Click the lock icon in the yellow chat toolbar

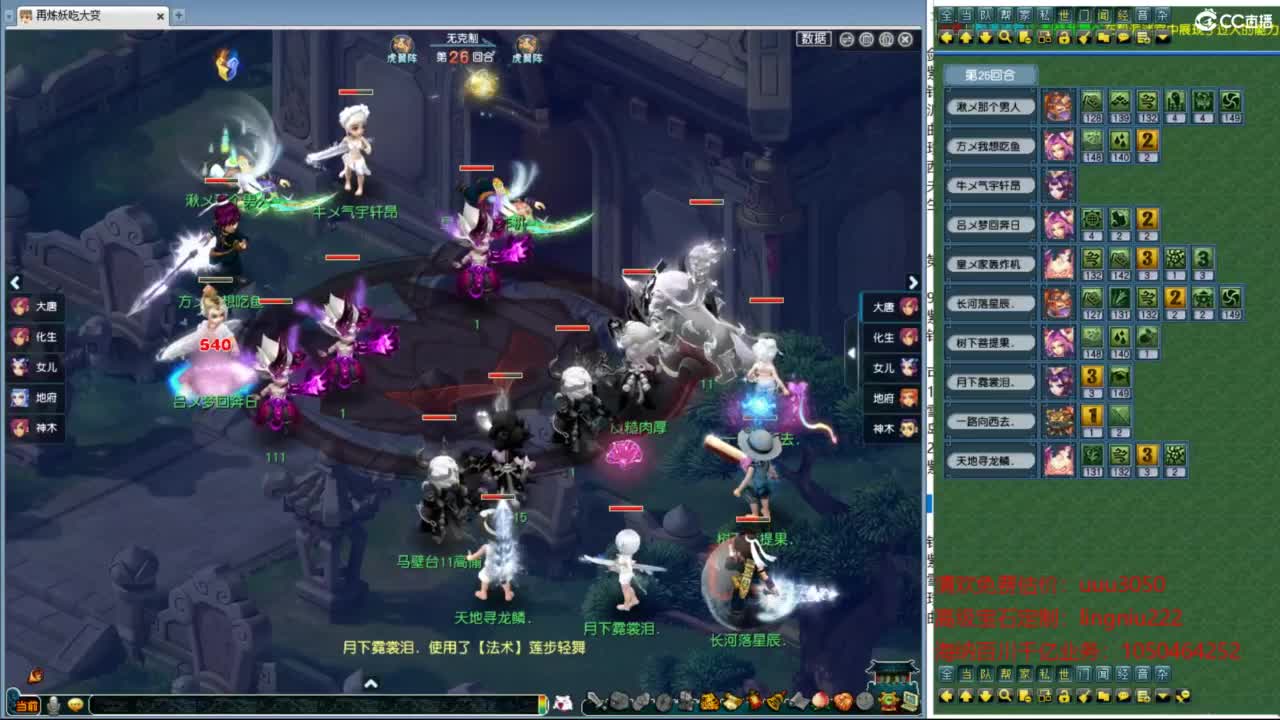tap(1062, 37)
